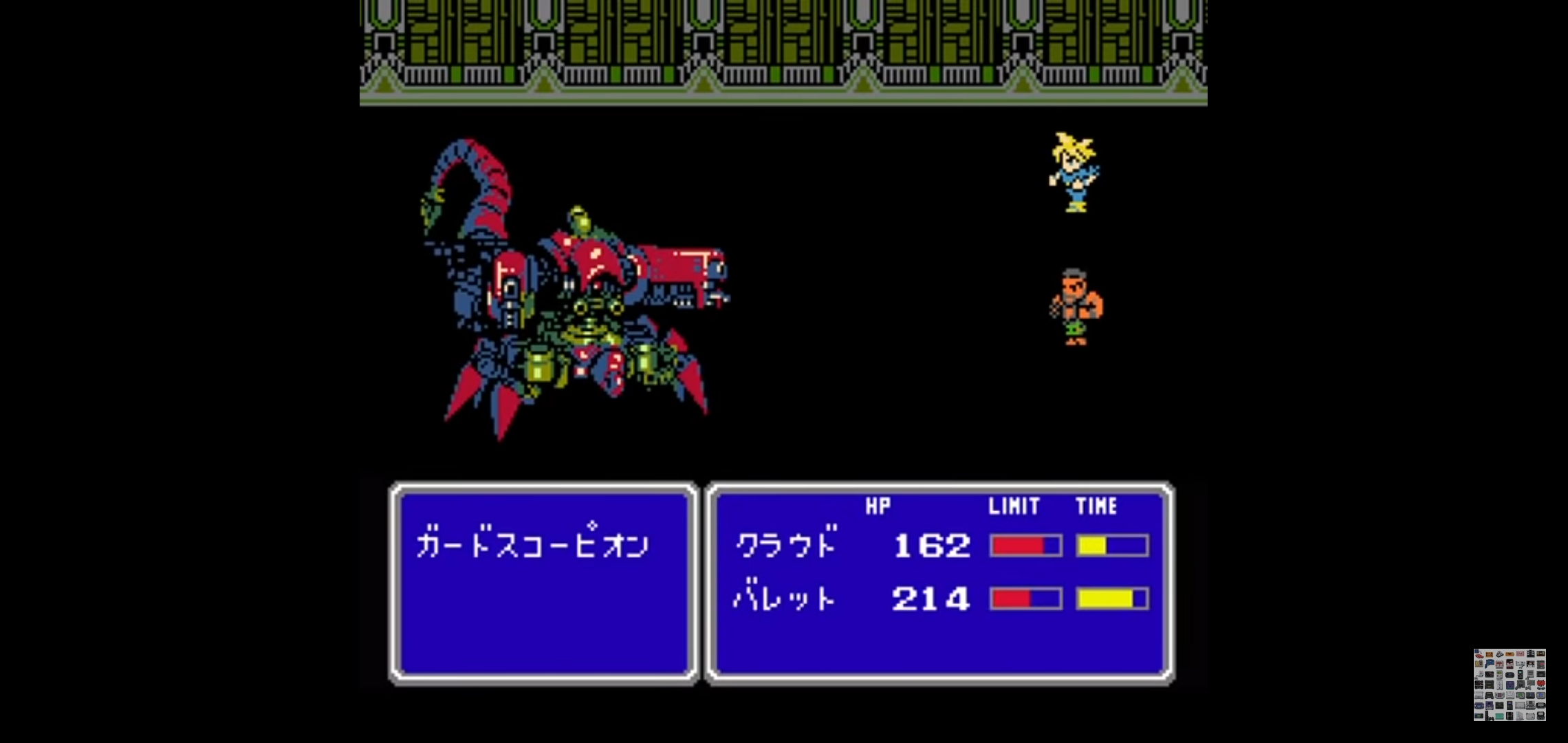Choose party member クラウド in the status list
The width and height of the screenshot is (1568, 743).
point(787,545)
